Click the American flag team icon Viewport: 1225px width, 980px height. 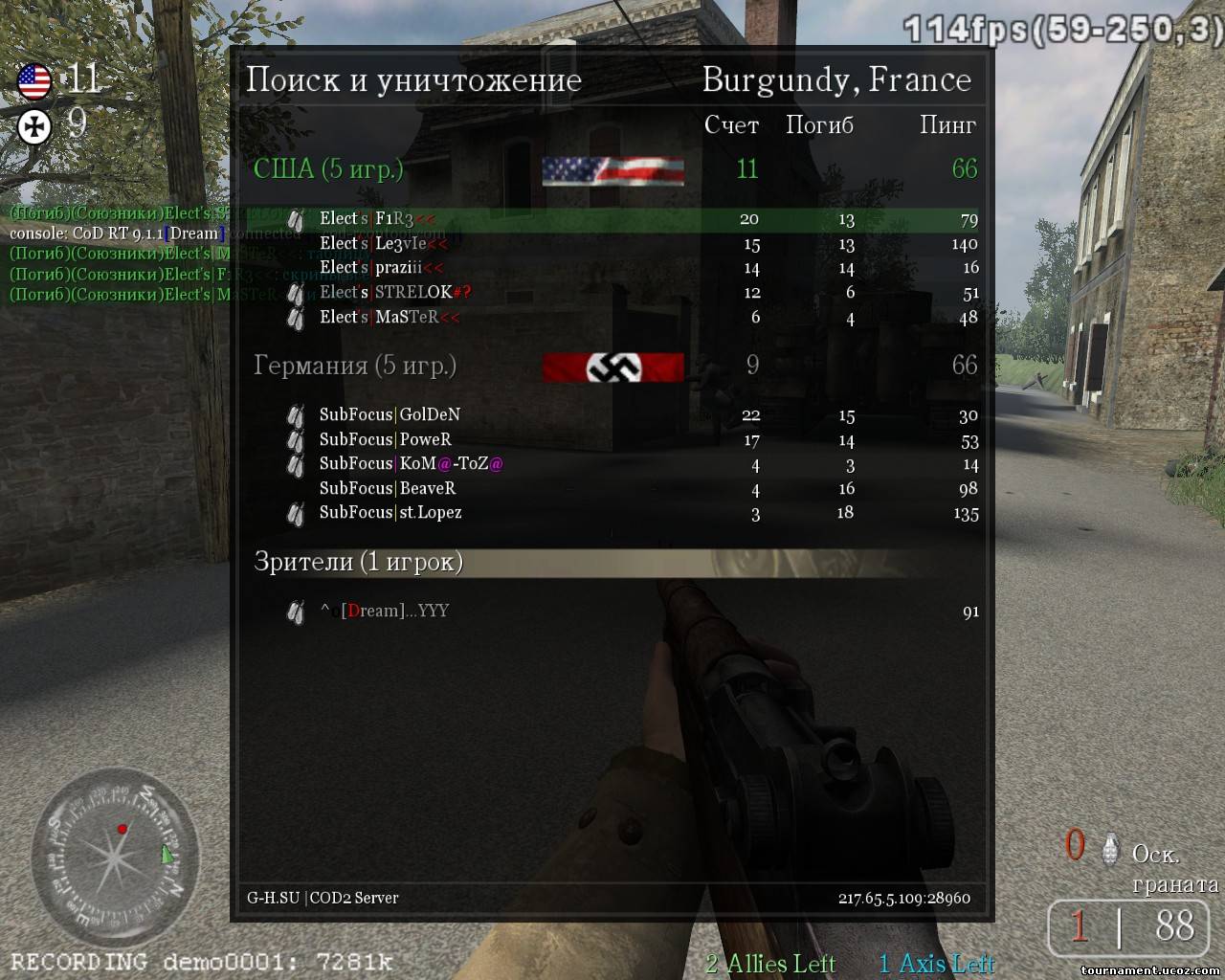coord(34,81)
